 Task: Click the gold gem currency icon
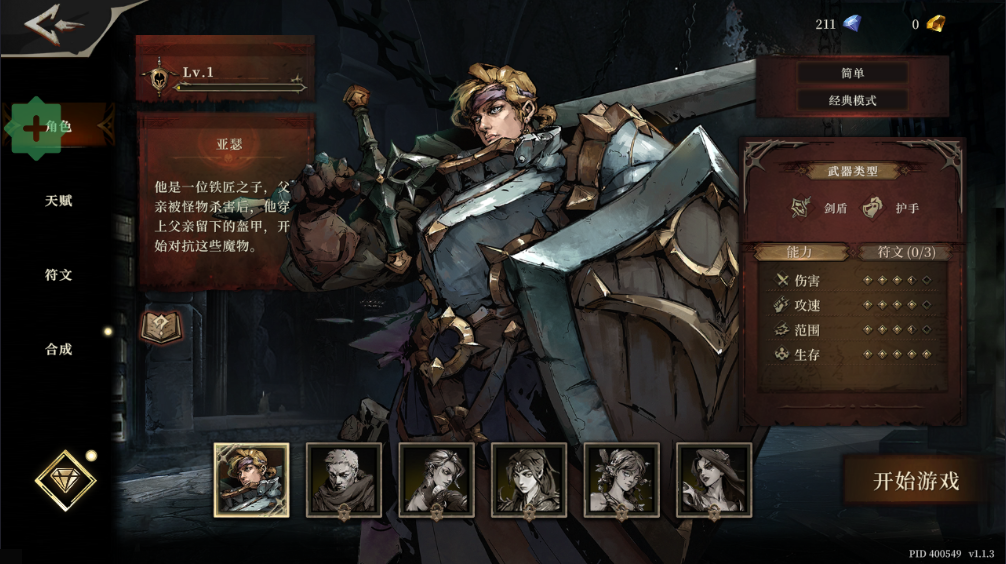(935, 24)
